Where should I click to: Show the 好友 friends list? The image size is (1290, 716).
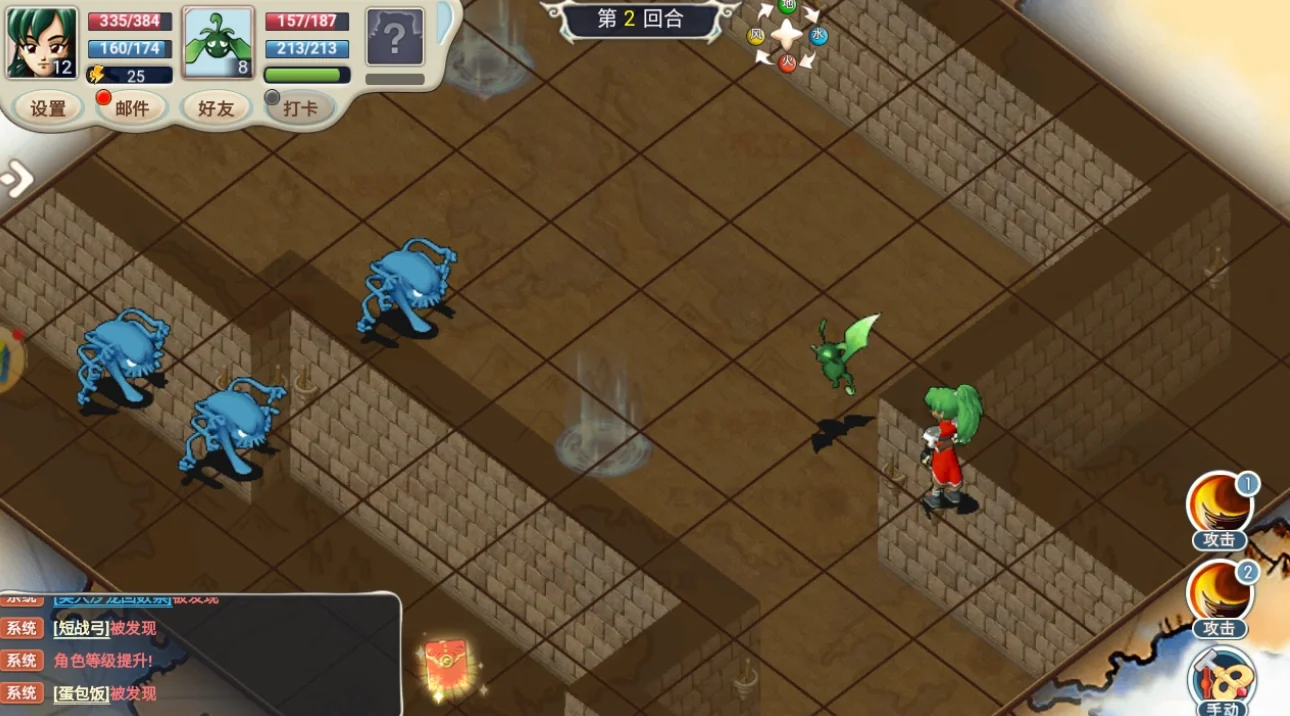[x=216, y=108]
